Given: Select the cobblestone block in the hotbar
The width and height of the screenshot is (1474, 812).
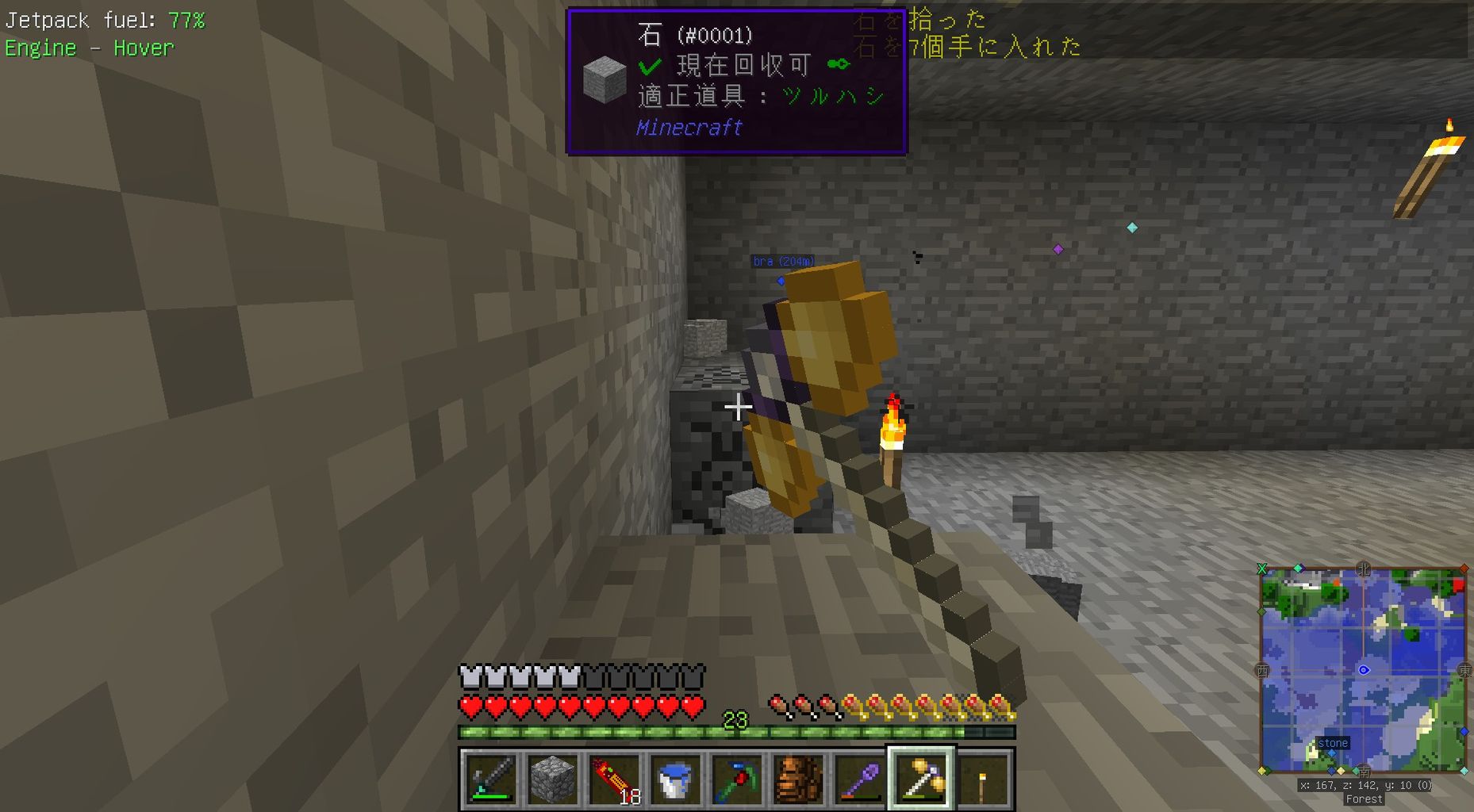Looking at the screenshot, I should click(x=551, y=779).
